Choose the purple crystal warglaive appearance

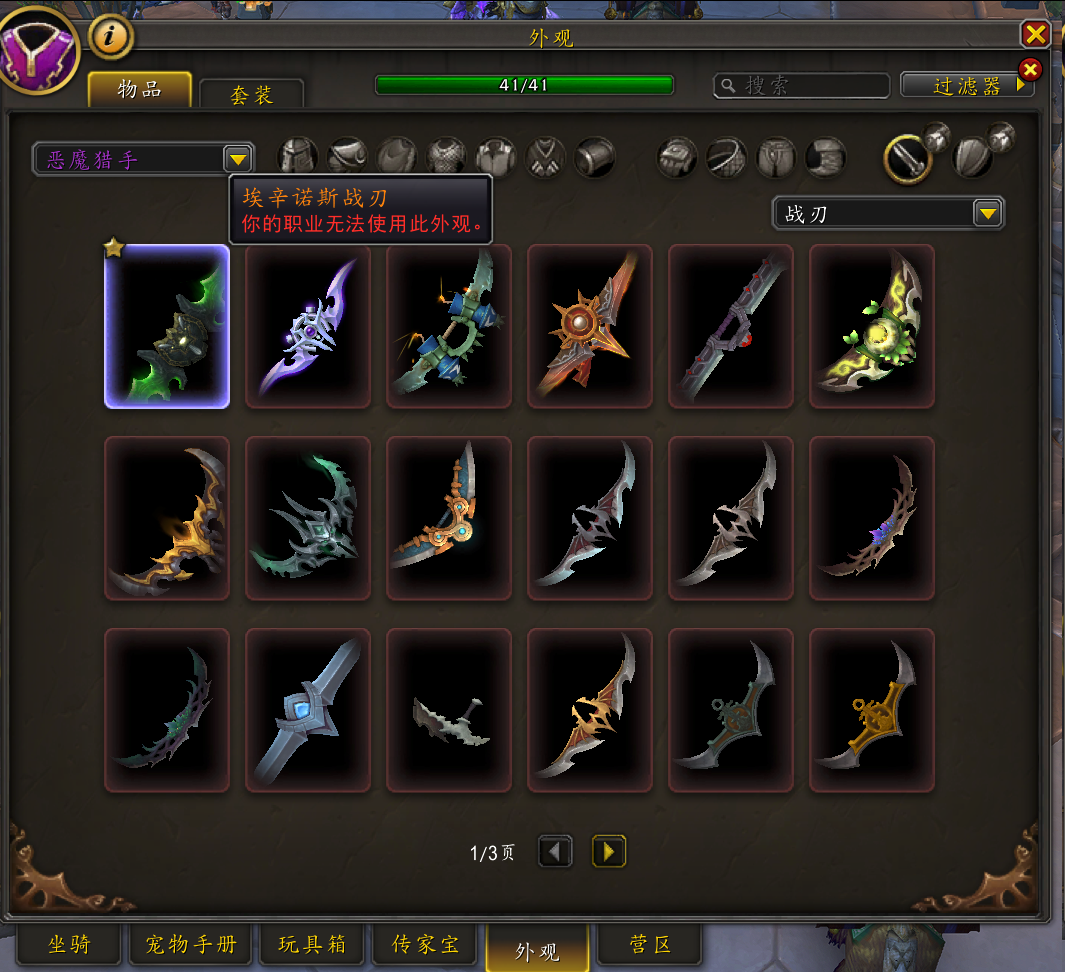[x=308, y=327]
